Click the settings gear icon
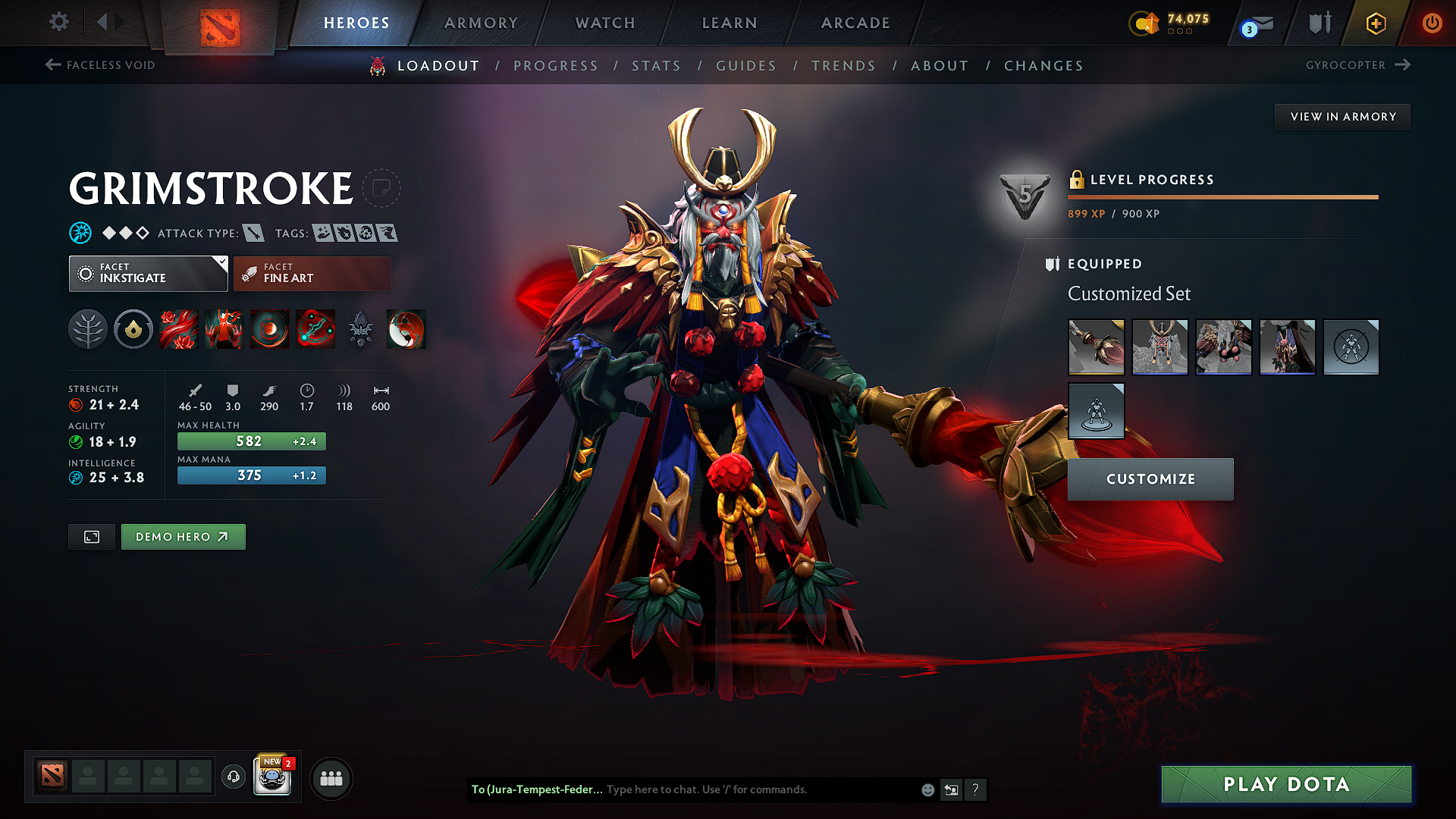The image size is (1456, 819). click(58, 22)
